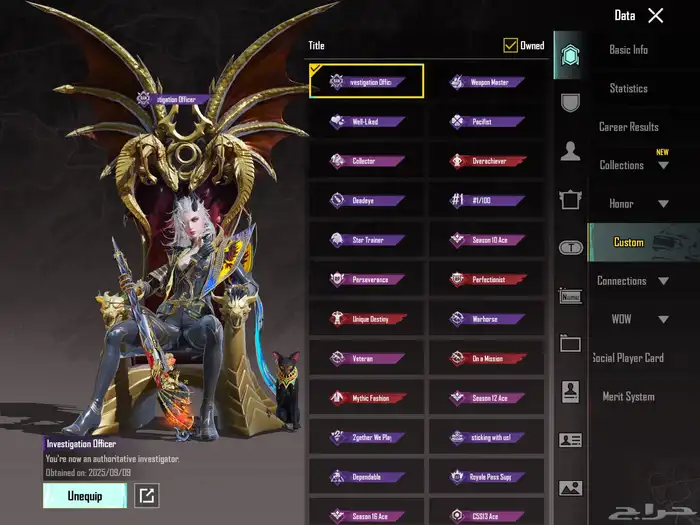This screenshot has width=700, height=525.
Task: Pick the Perfectionist title
Action: tap(486, 279)
